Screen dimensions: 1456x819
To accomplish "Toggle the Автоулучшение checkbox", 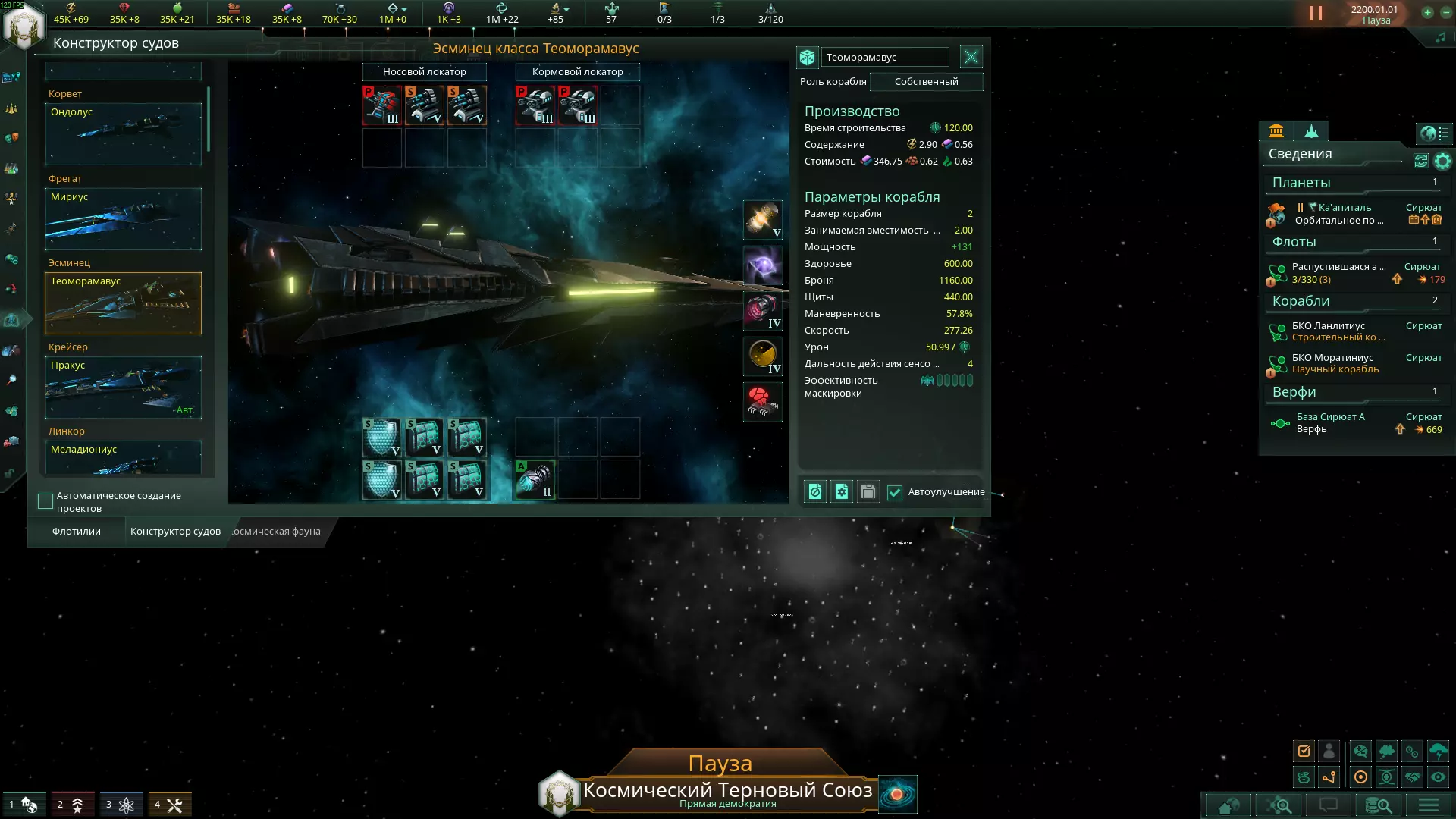I will point(895,493).
